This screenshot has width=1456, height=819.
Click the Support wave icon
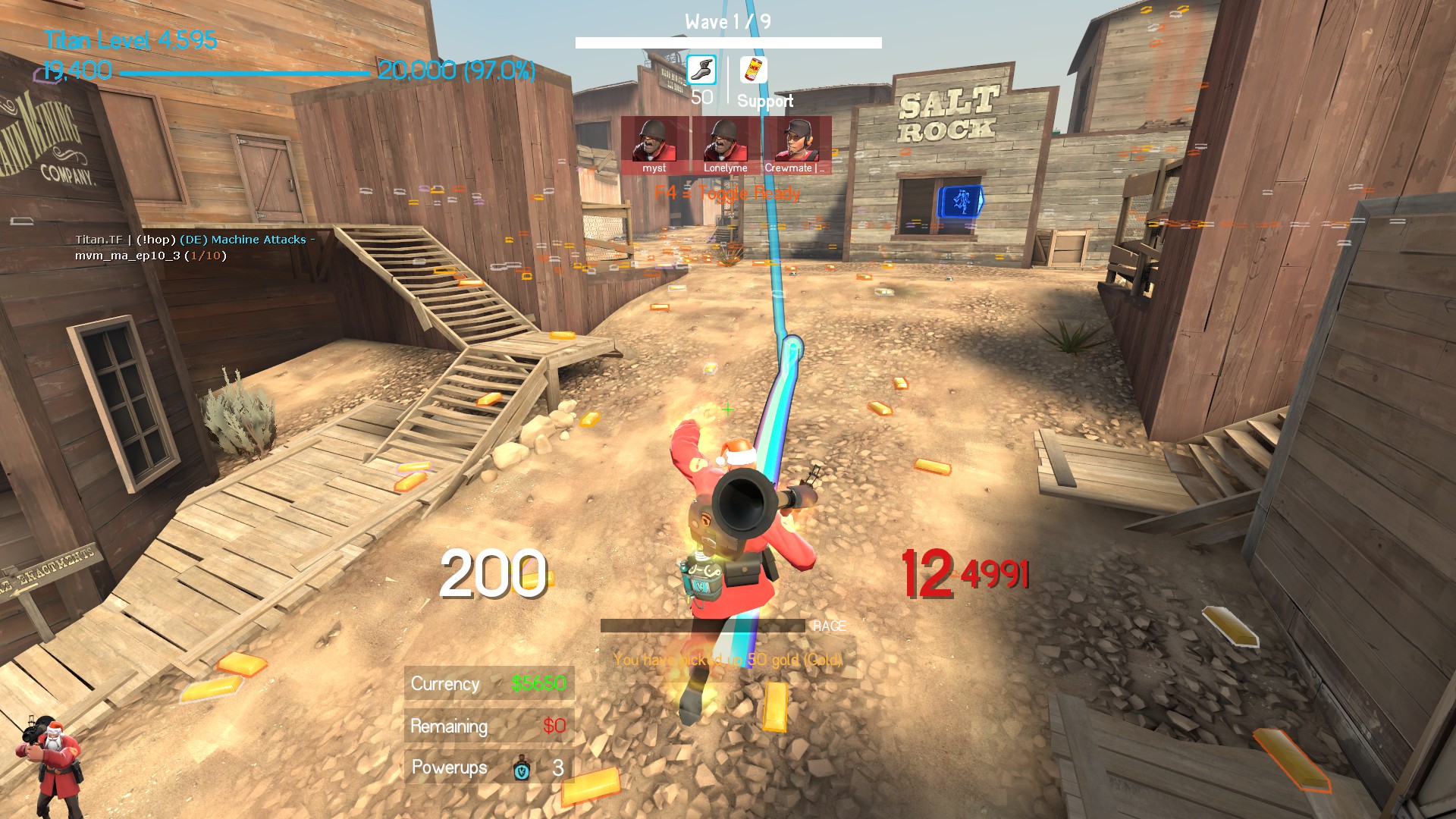pyautogui.click(x=754, y=71)
